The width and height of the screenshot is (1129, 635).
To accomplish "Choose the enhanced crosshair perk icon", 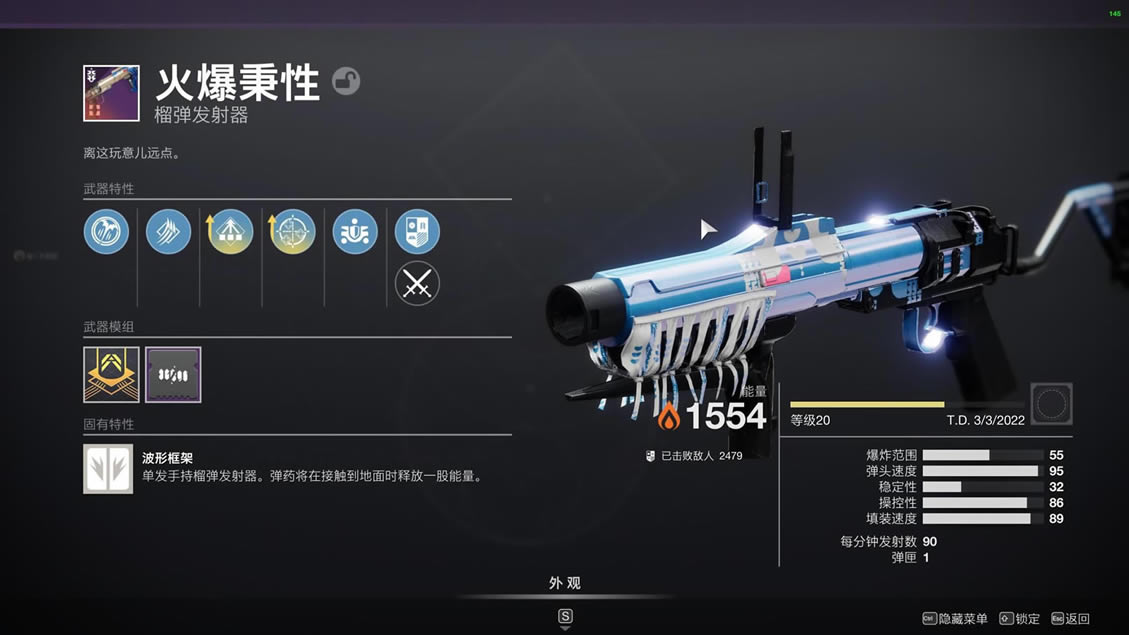I will 293,232.
